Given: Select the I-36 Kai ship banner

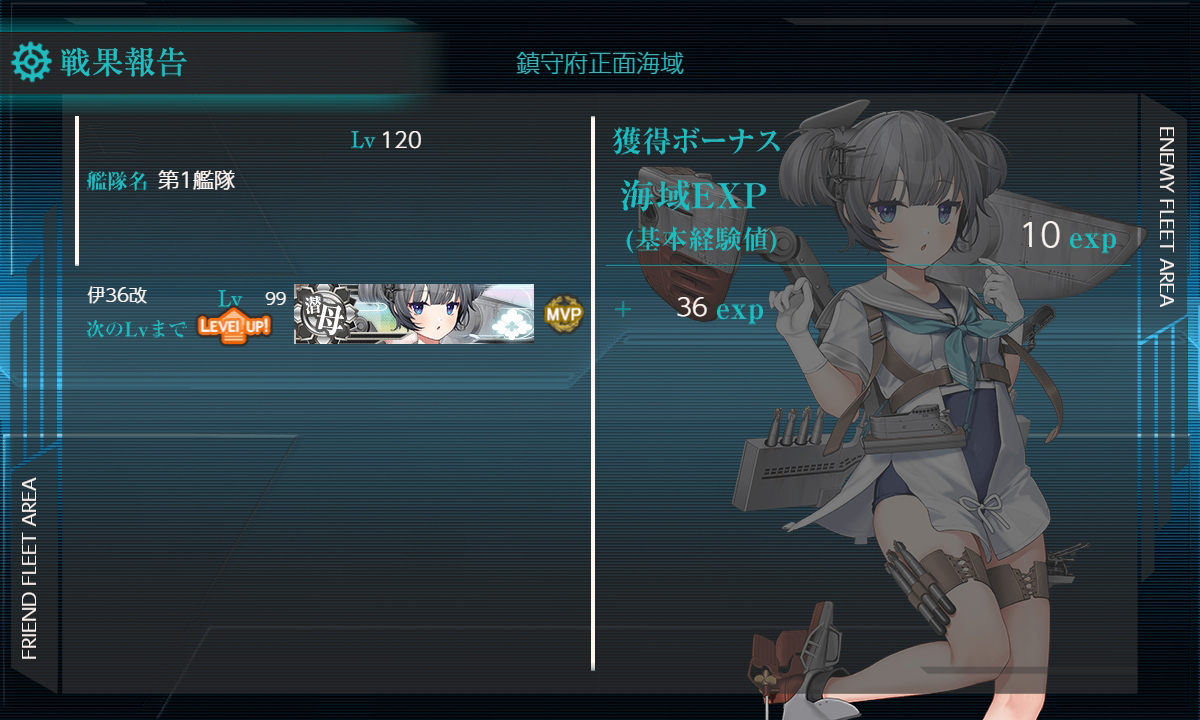Looking at the screenshot, I should coord(413,314).
